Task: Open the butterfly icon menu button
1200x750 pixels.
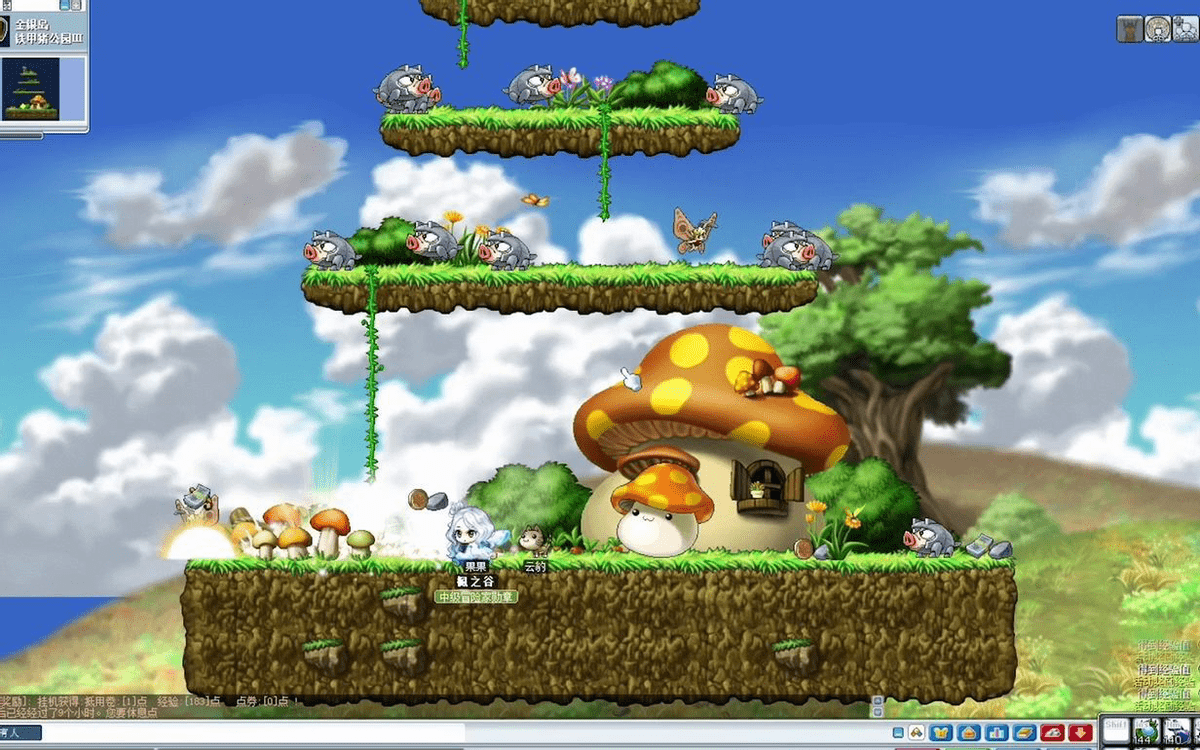Action: [941, 733]
